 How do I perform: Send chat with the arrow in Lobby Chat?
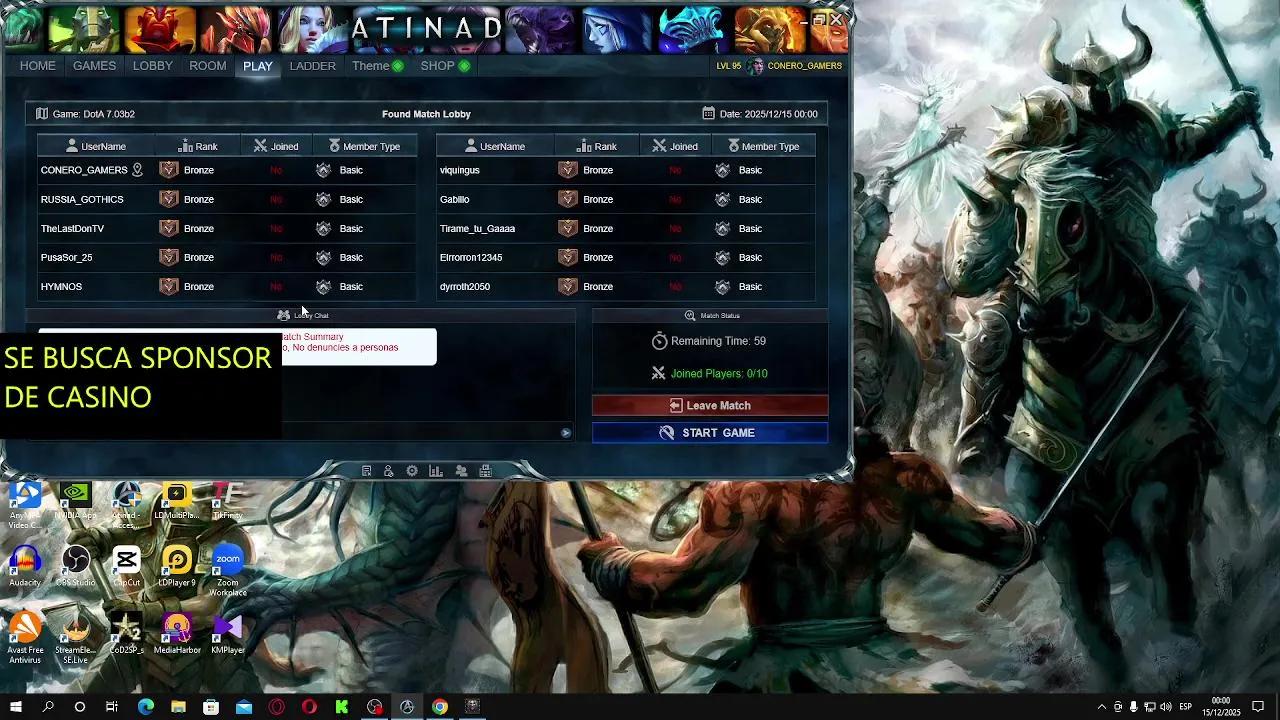(565, 432)
